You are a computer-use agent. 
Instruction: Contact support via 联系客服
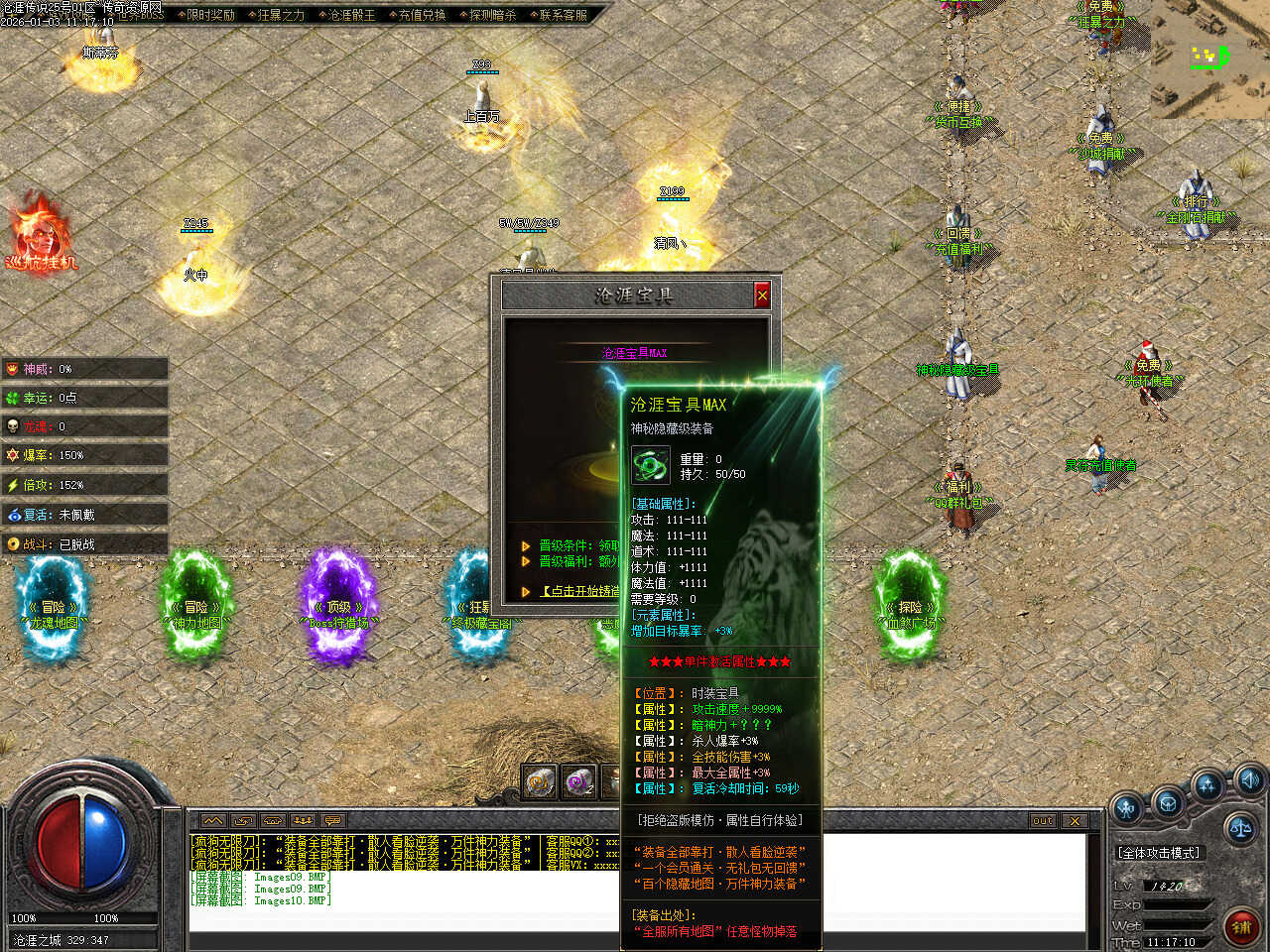[561, 15]
